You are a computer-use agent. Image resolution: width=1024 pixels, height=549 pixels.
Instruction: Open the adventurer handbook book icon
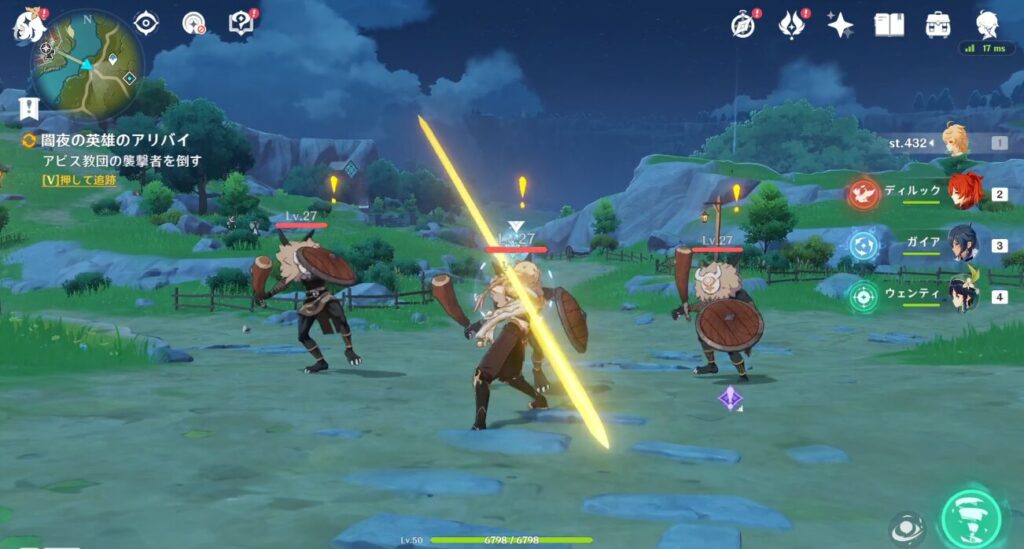pos(889,24)
